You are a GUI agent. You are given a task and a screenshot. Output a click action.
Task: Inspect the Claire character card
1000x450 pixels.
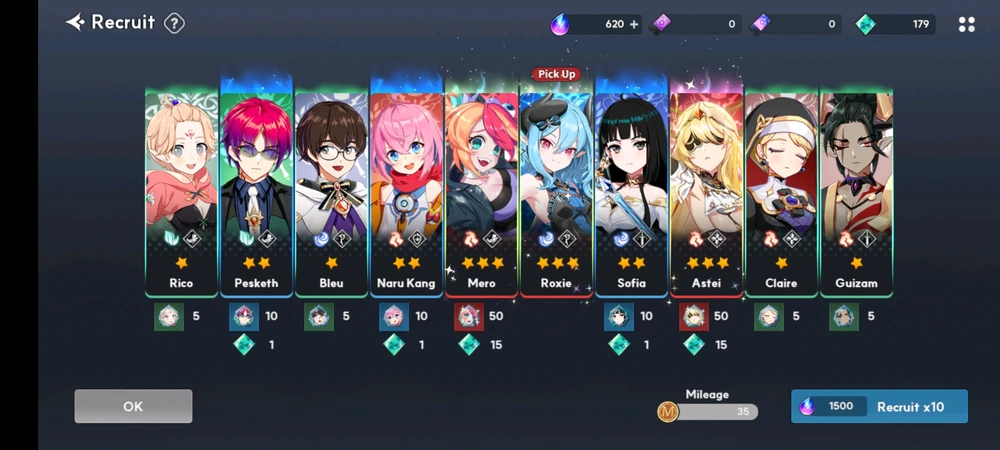tap(781, 190)
